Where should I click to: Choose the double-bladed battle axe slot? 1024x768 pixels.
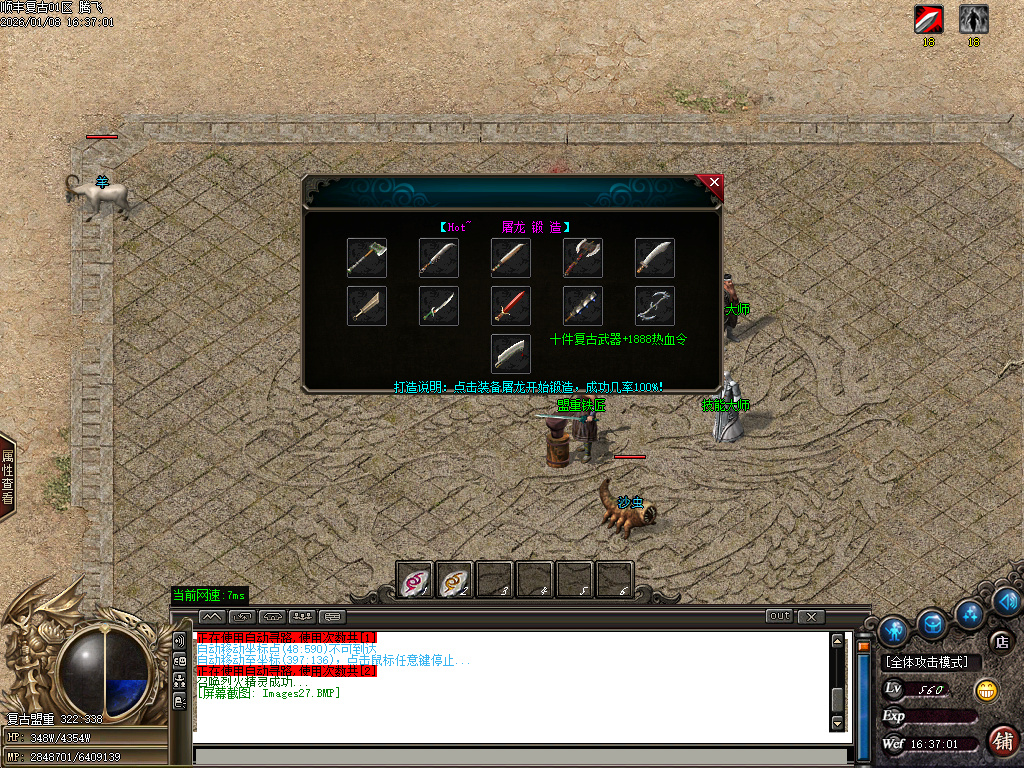583,258
